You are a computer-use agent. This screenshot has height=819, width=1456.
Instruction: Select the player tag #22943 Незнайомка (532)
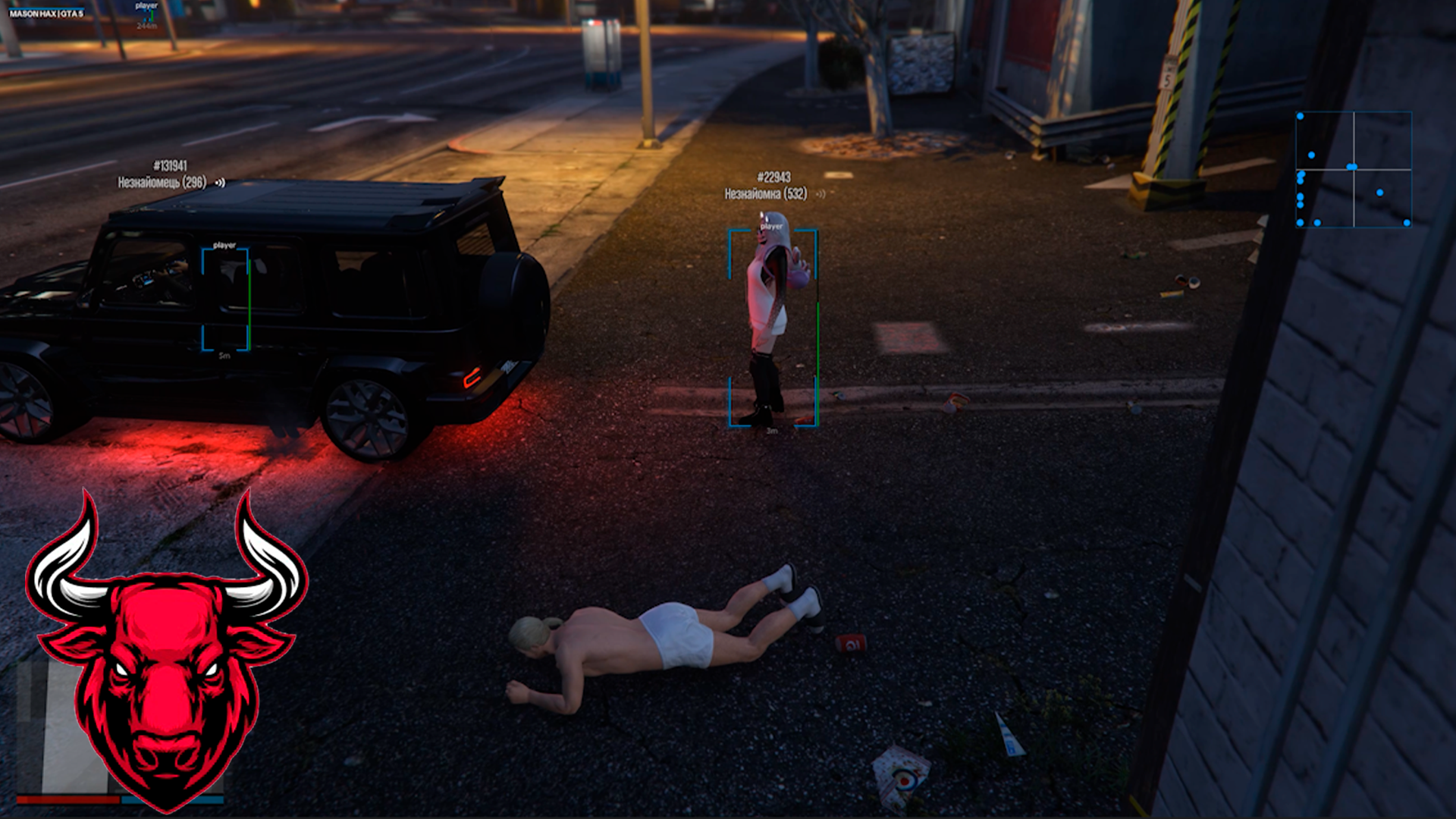766,186
